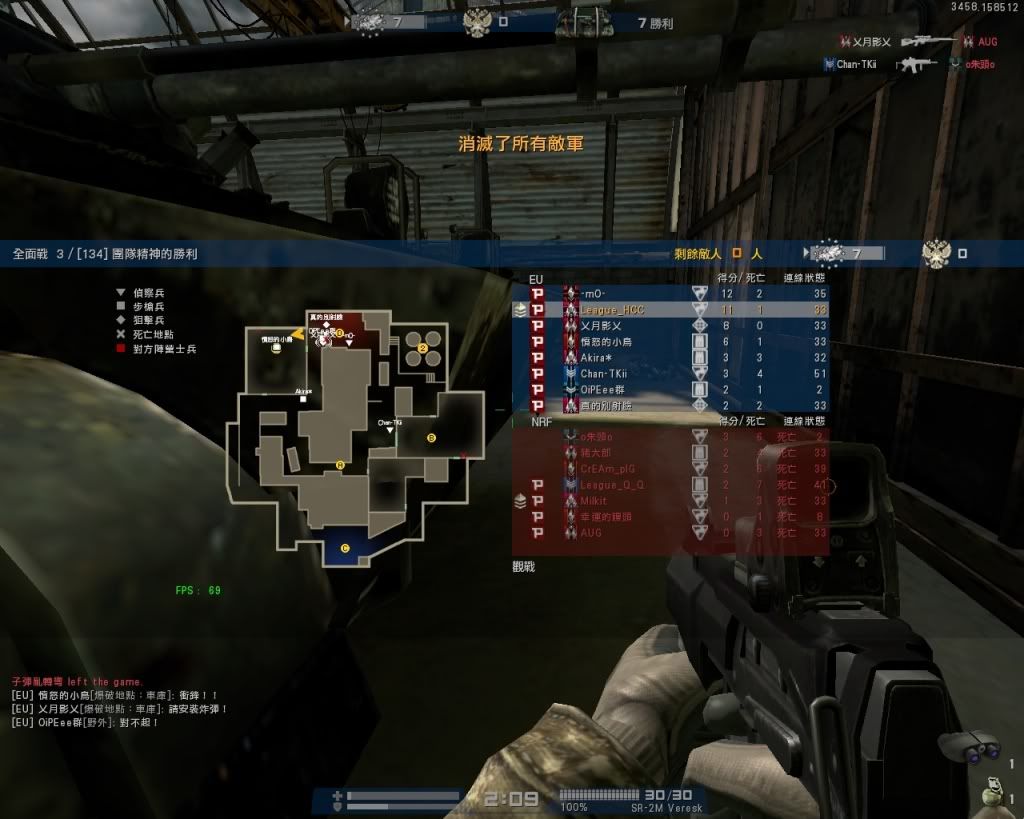Click the SR-2M Veresk weapon label

click(667, 807)
